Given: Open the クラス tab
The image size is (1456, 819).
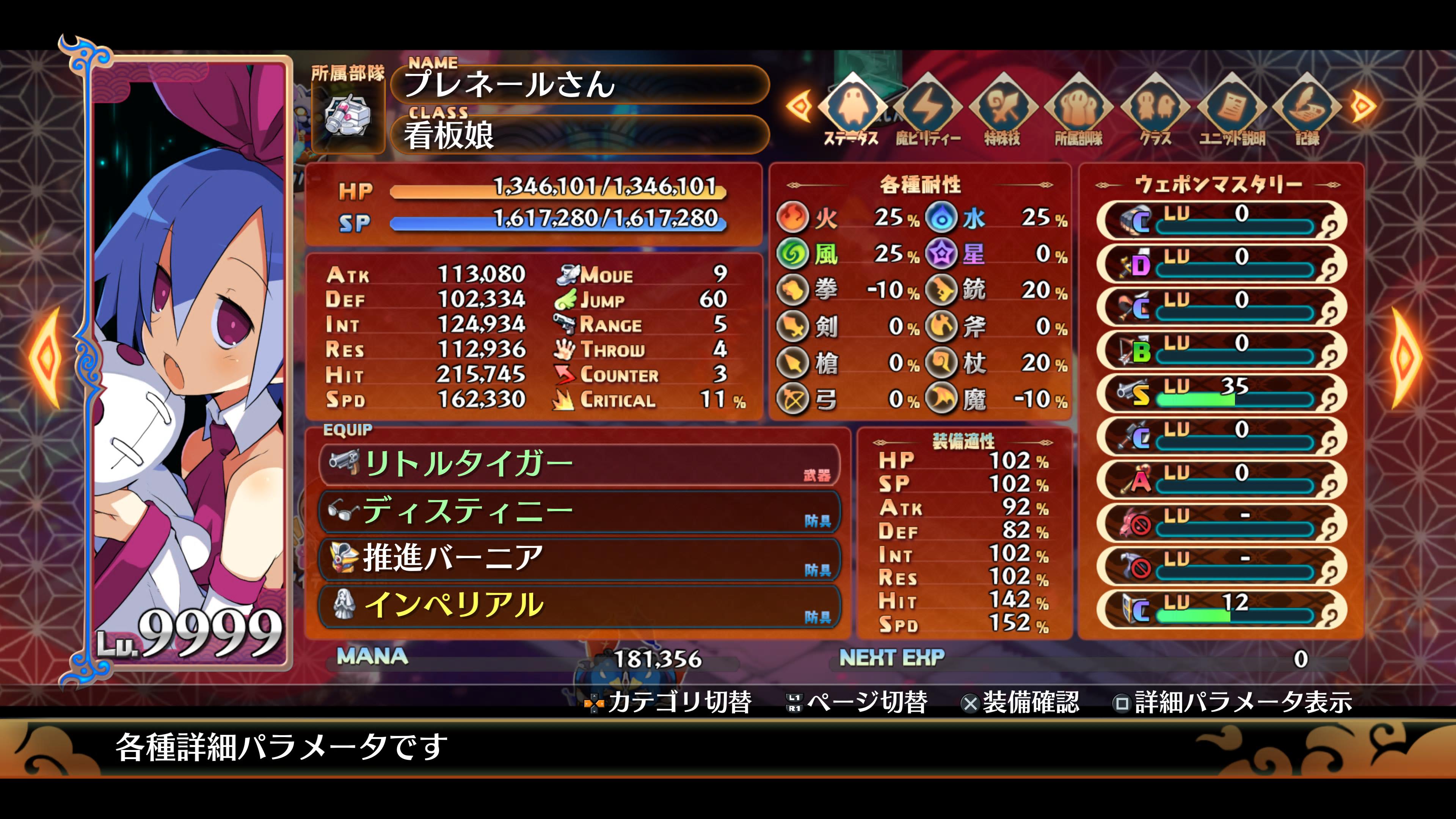Looking at the screenshot, I should click(1154, 107).
